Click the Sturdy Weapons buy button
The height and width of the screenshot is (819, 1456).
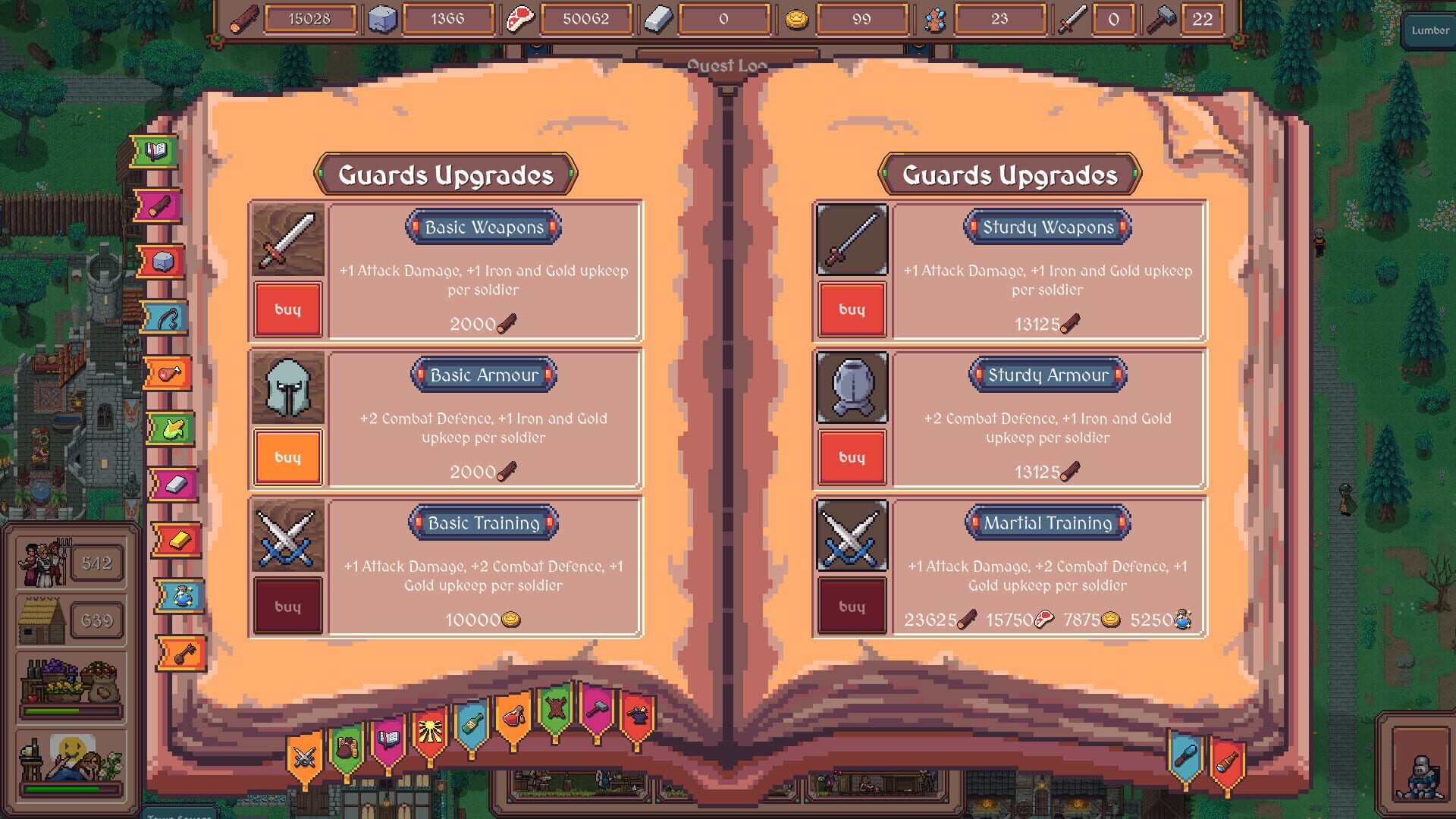coord(852,309)
